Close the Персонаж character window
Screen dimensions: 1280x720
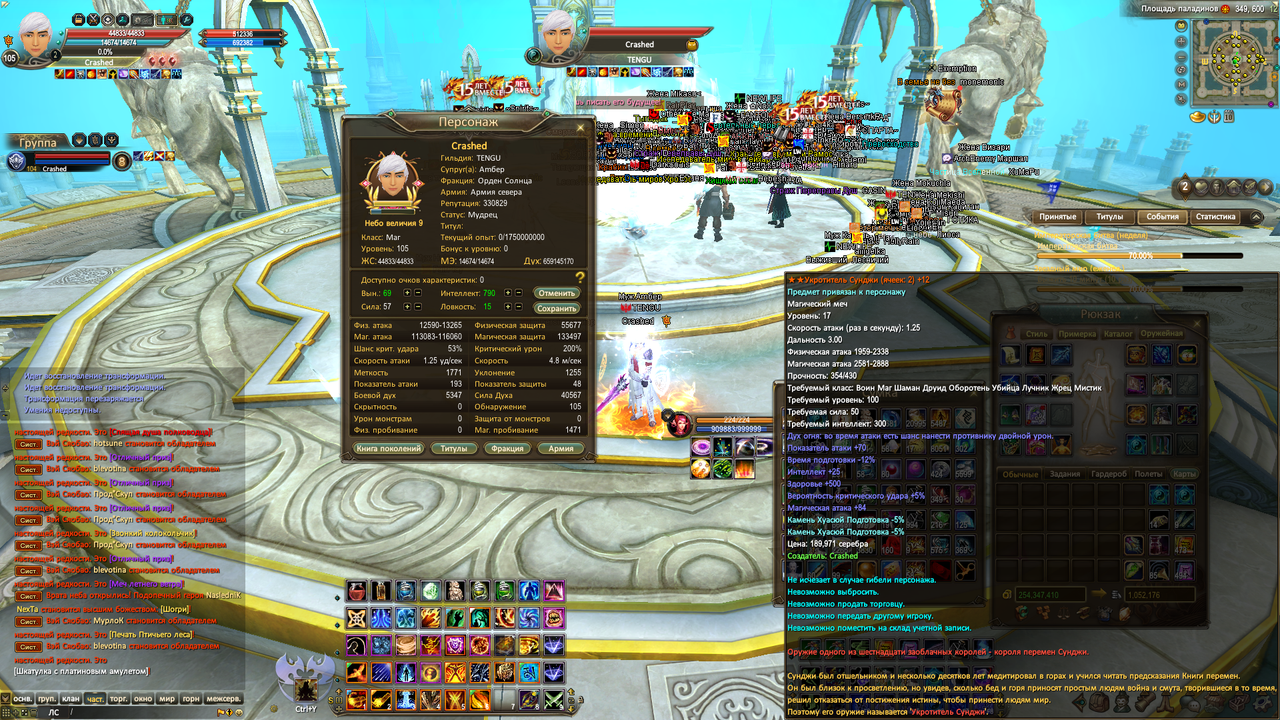point(581,128)
